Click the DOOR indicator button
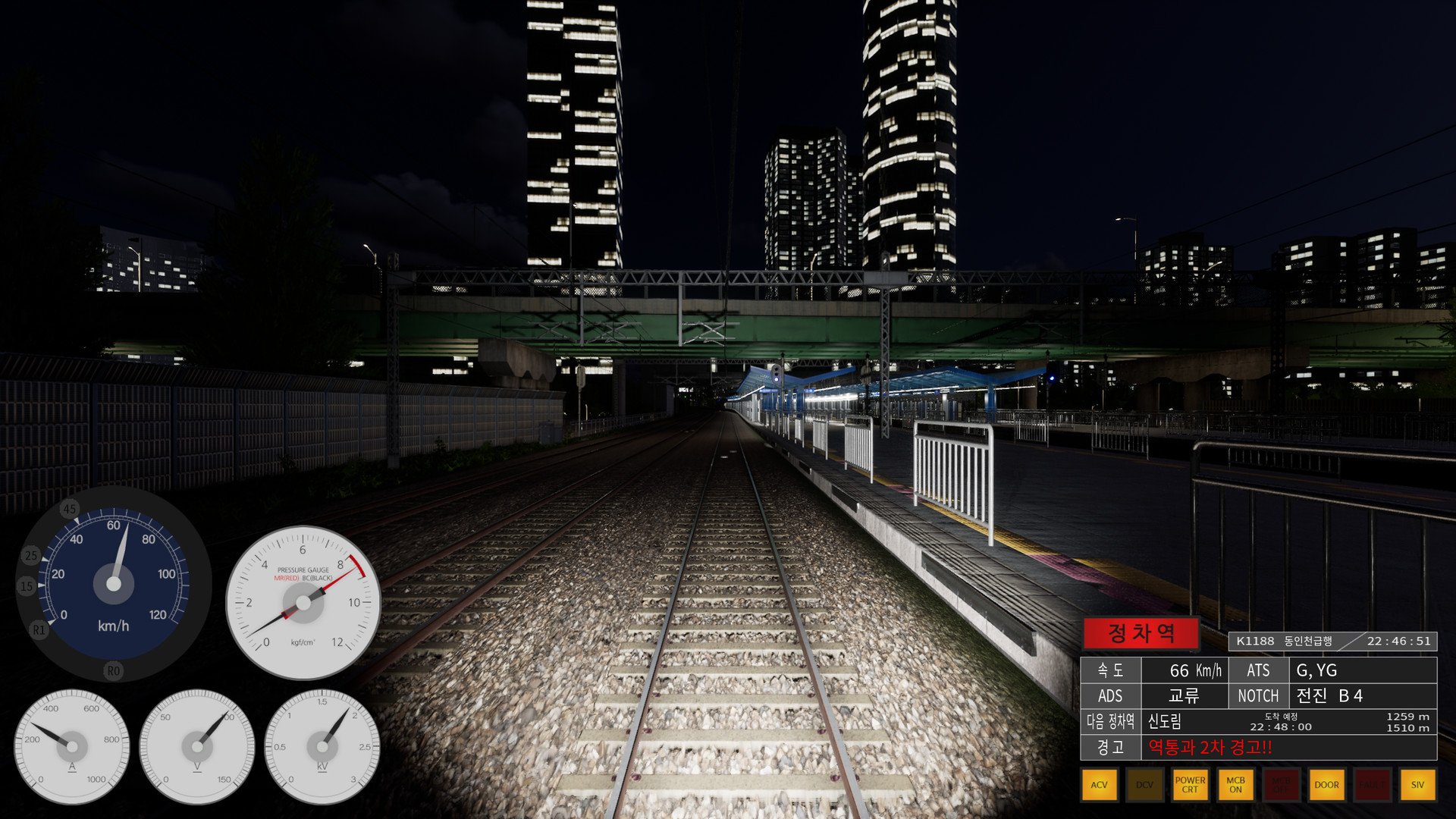The image size is (1456, 819). point(1326,785)
